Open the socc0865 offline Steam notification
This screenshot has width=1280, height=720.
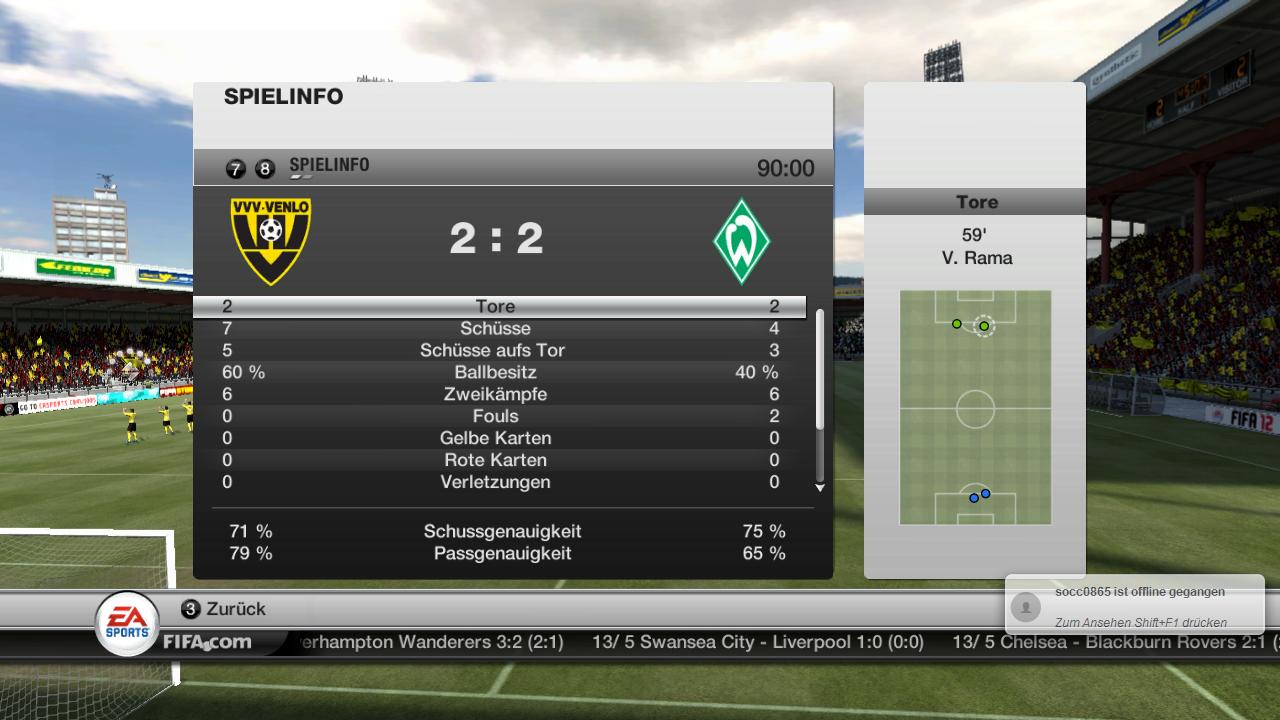1134,606
